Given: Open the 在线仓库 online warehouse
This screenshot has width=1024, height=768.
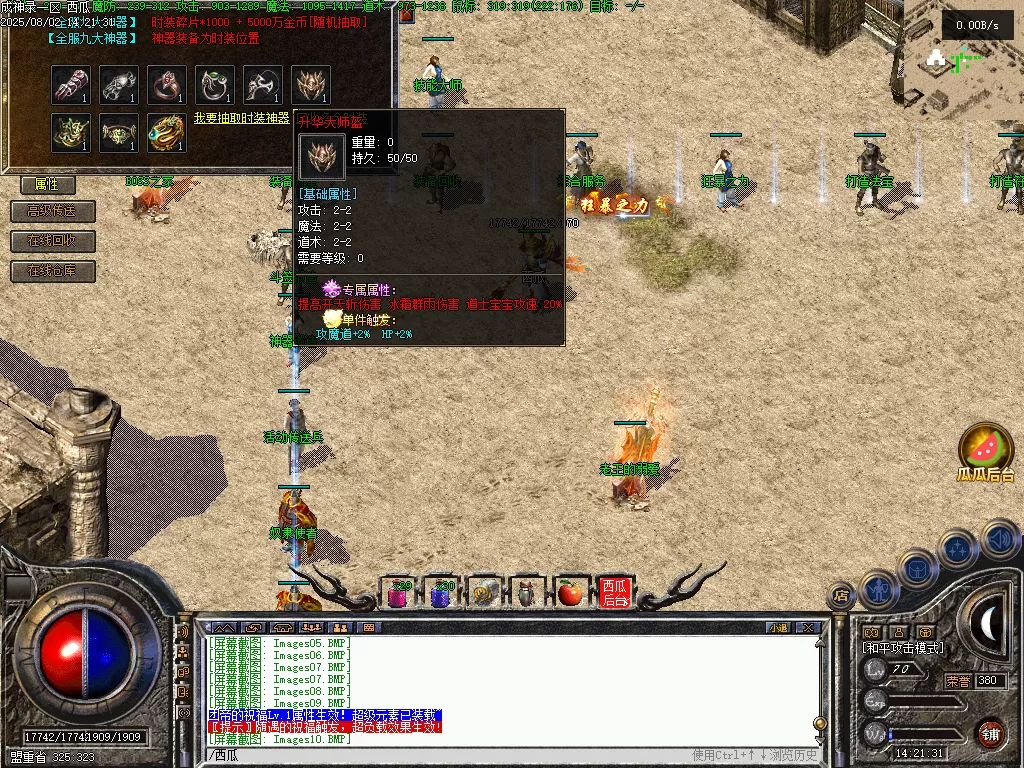Looking at the screenshot, I should (52, 271).
